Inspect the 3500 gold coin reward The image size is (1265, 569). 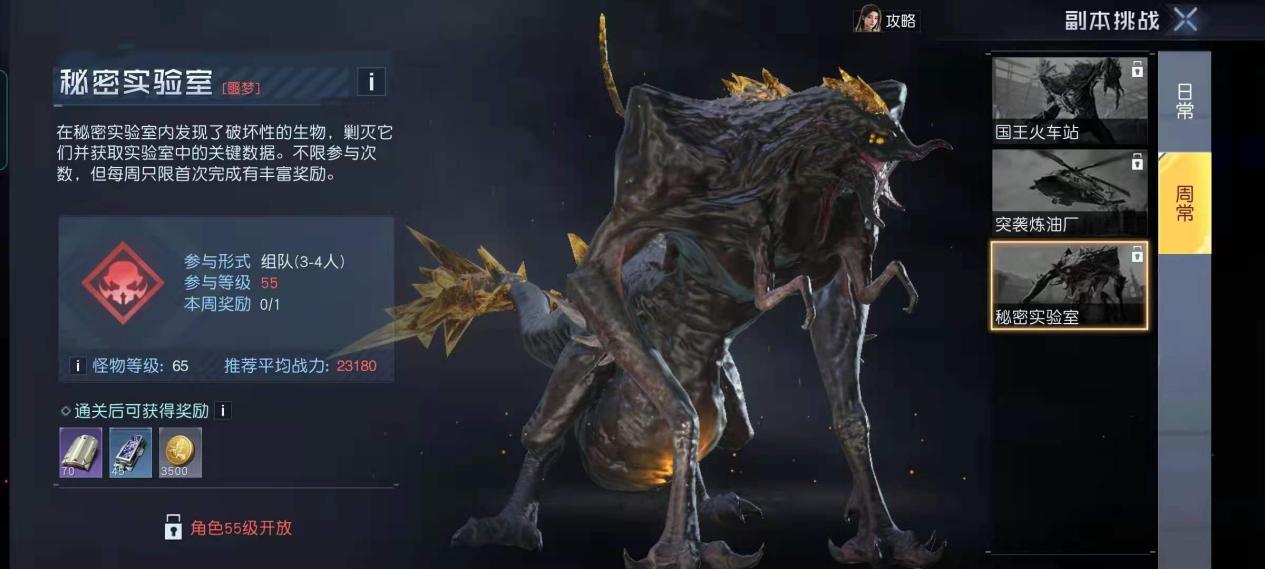[180, 452]
